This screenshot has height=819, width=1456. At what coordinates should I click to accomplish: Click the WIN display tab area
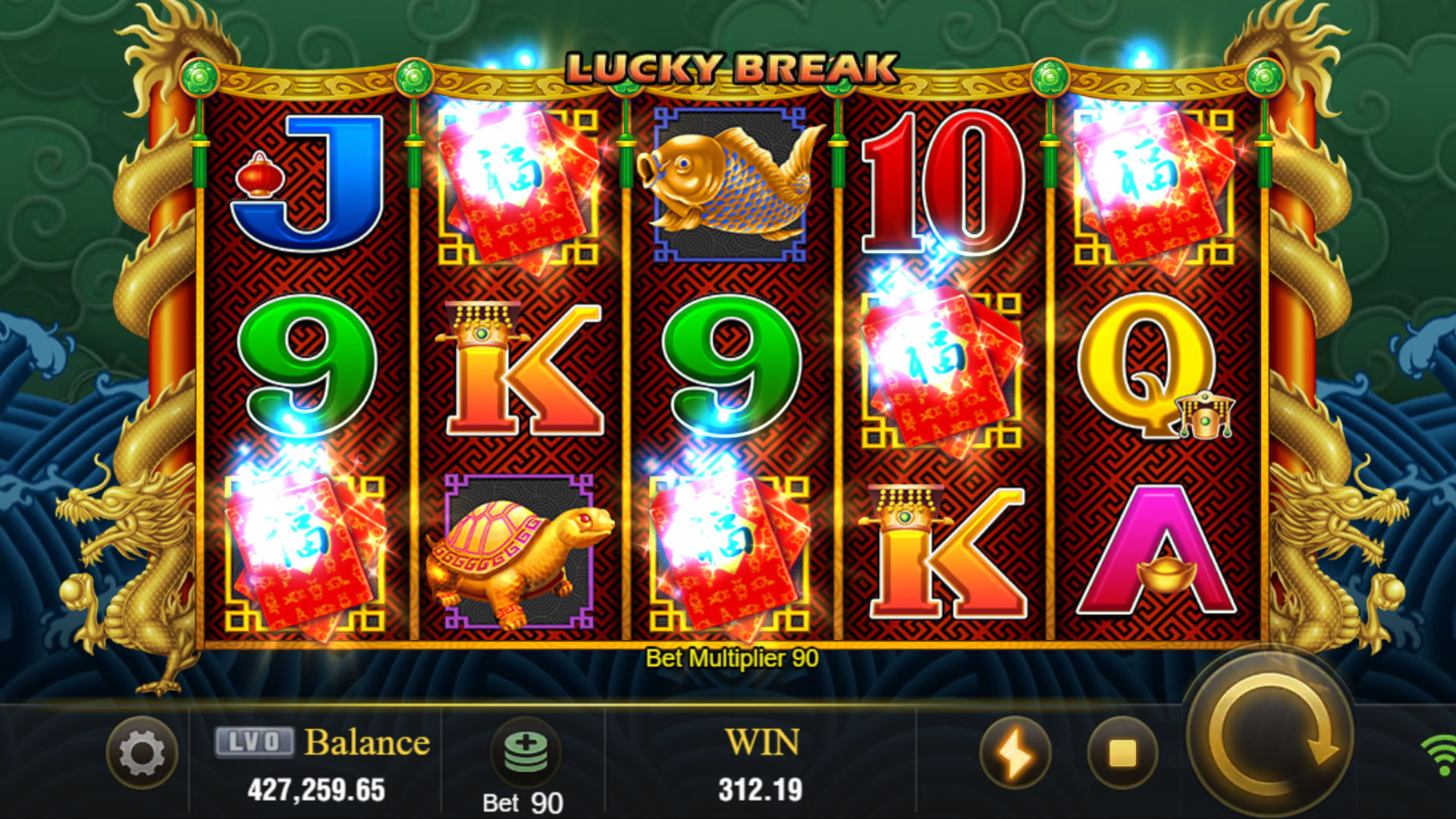point(762,742)
